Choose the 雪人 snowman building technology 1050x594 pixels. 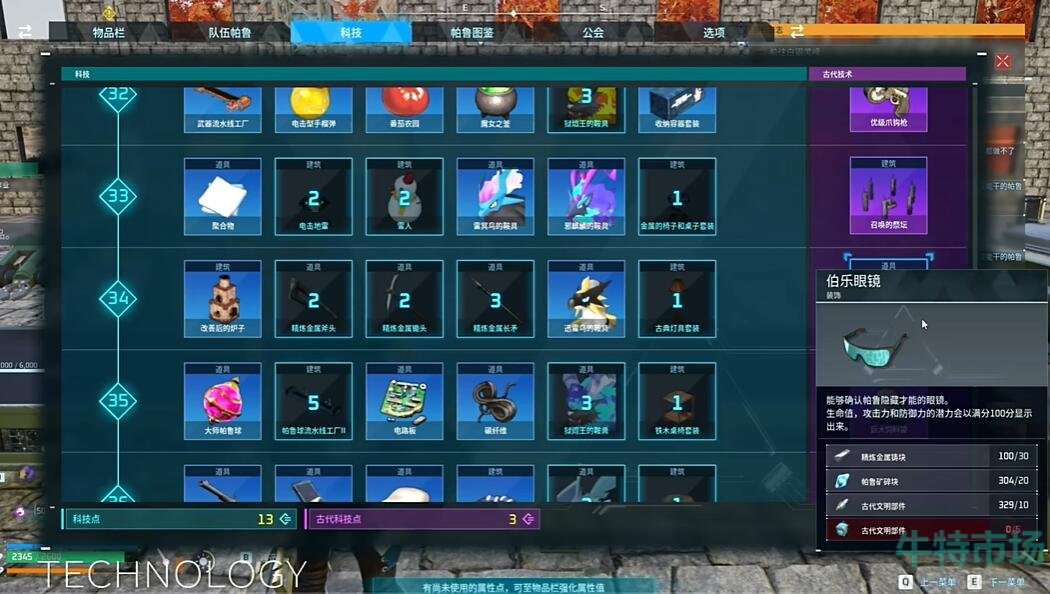coord(404,196)
